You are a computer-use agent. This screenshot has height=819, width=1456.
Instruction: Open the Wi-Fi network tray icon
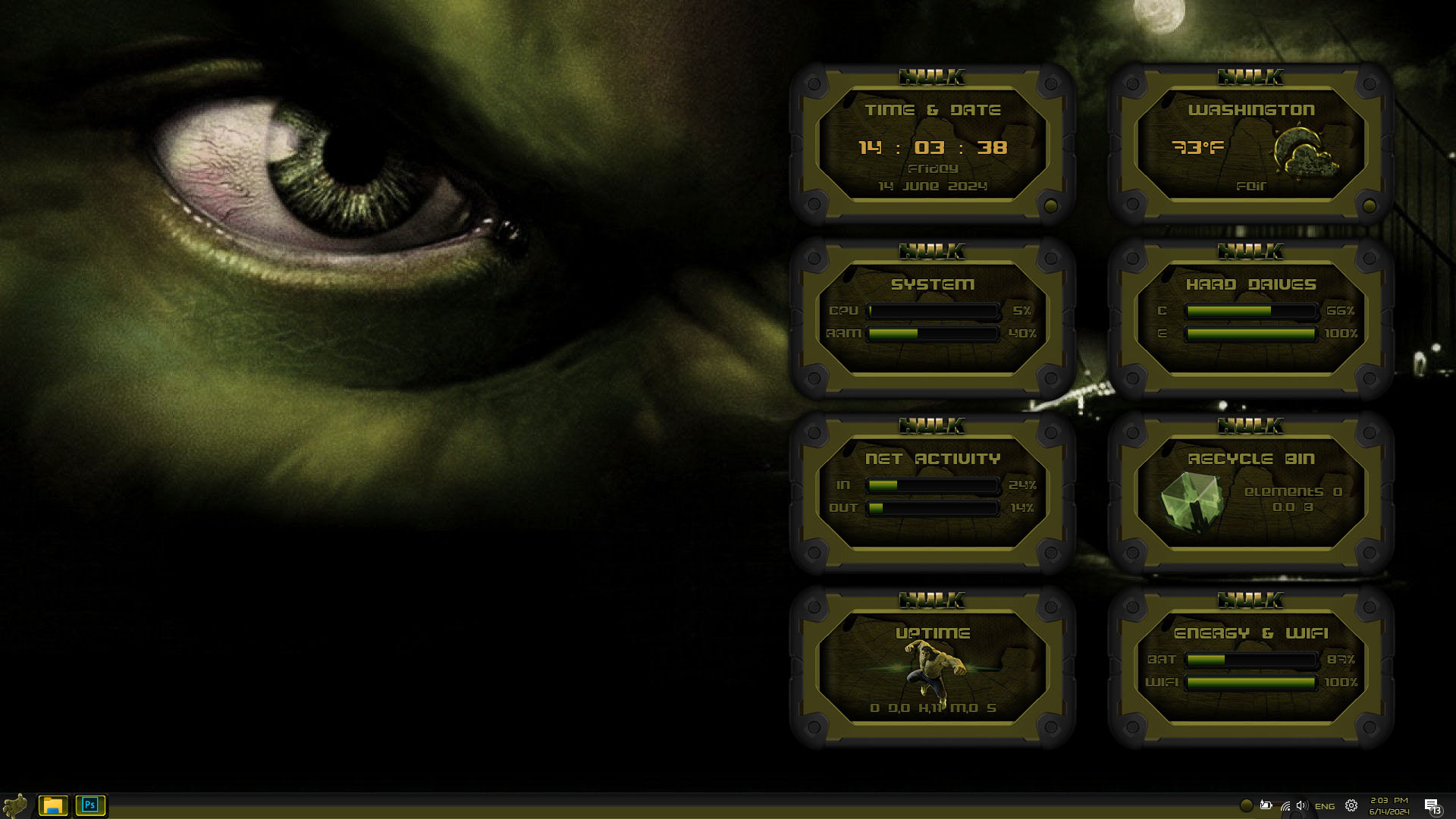point(1285,806)
